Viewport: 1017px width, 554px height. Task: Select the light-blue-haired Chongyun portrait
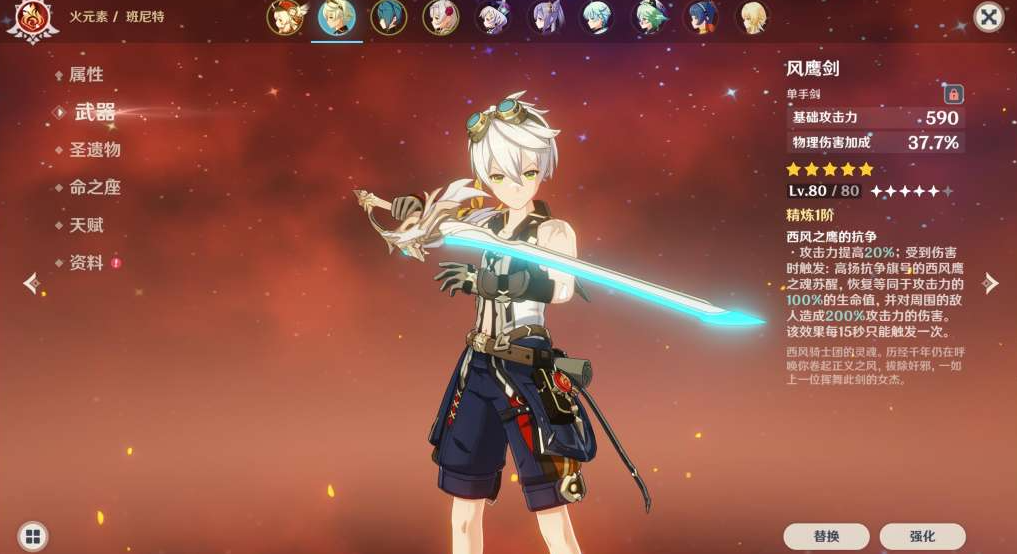(x=597, y=18)
